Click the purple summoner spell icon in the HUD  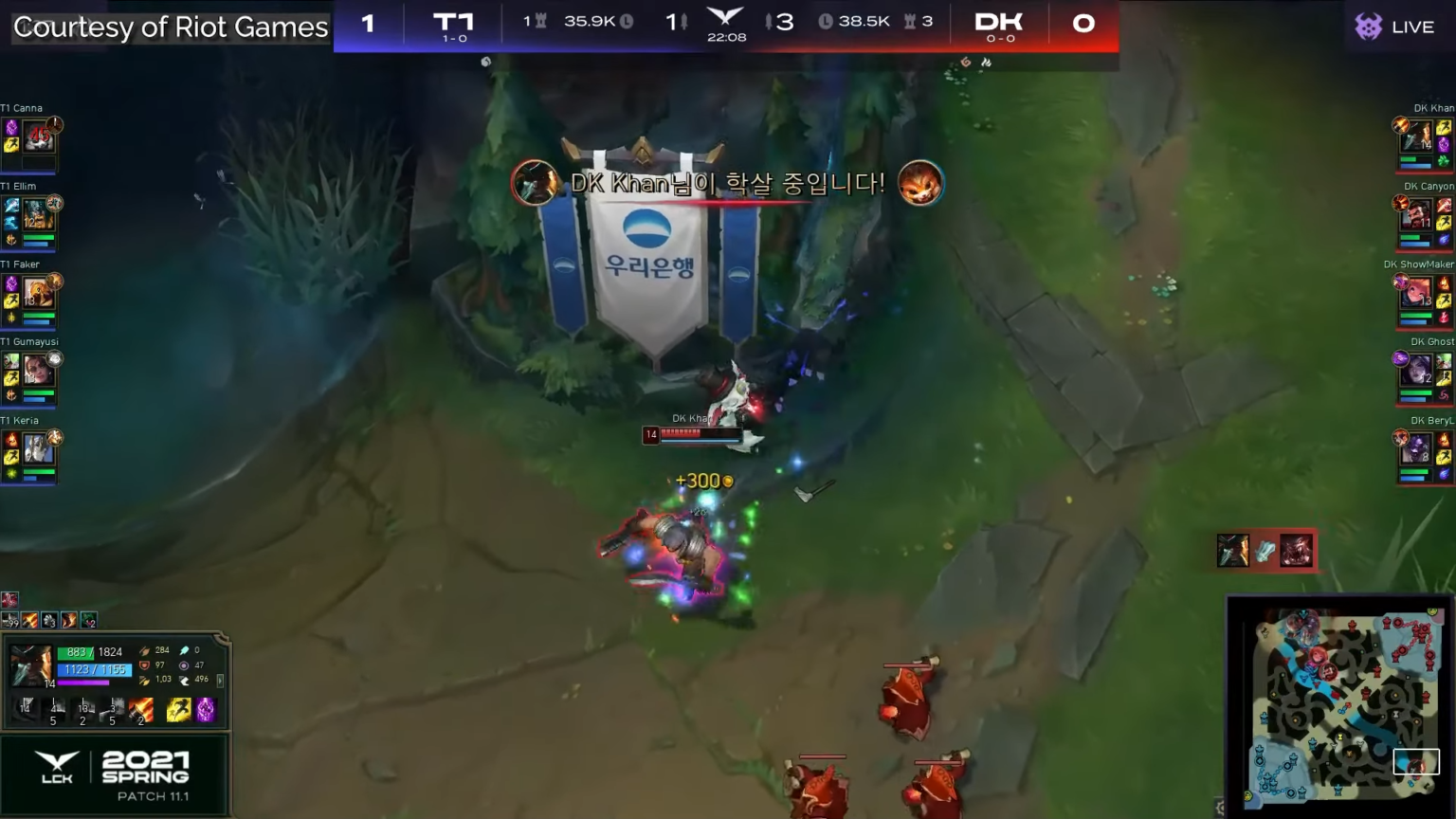click(x=206, y=709)
